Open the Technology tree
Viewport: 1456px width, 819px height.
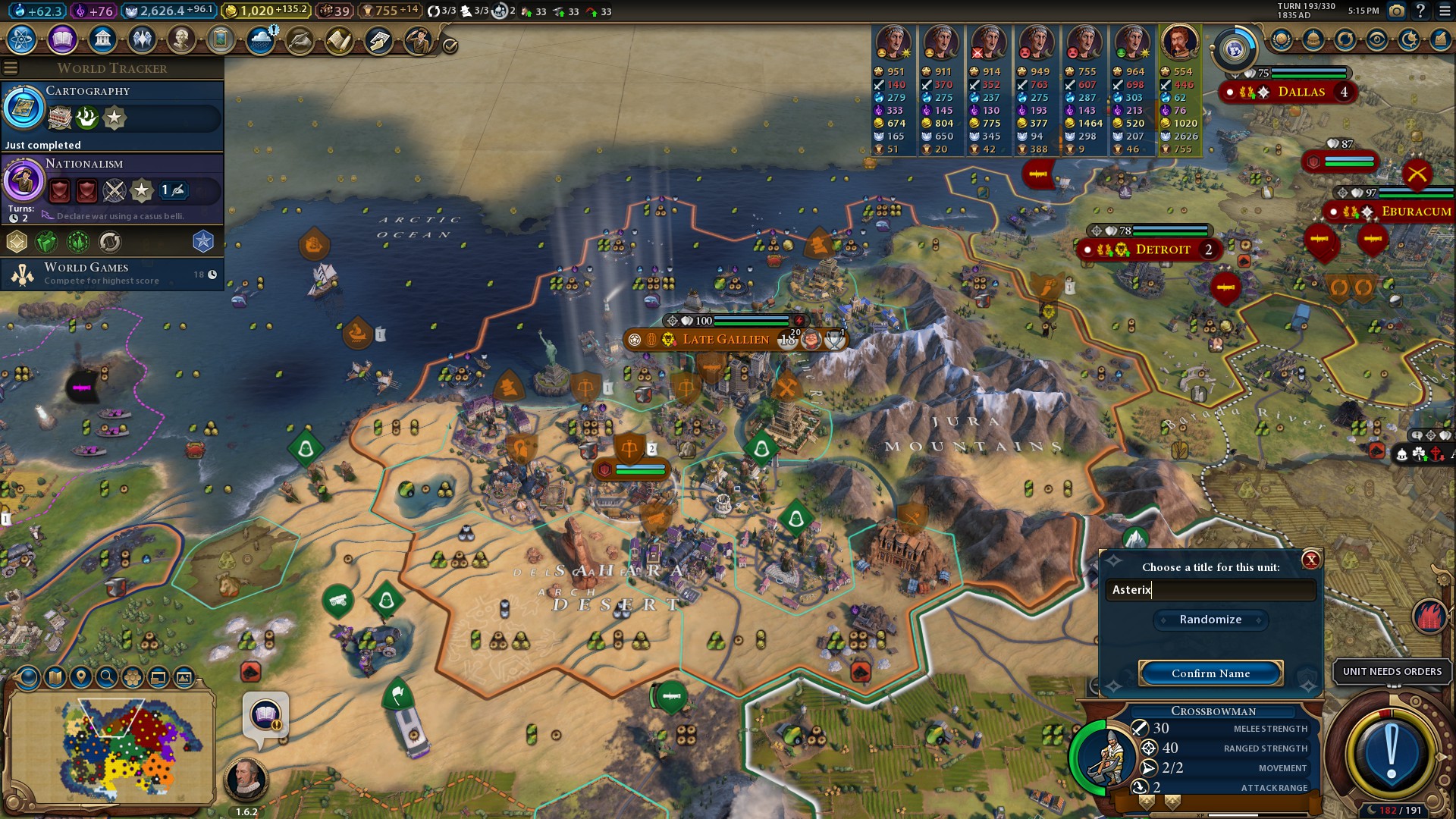pyautogui.click(x=22, y=39)
